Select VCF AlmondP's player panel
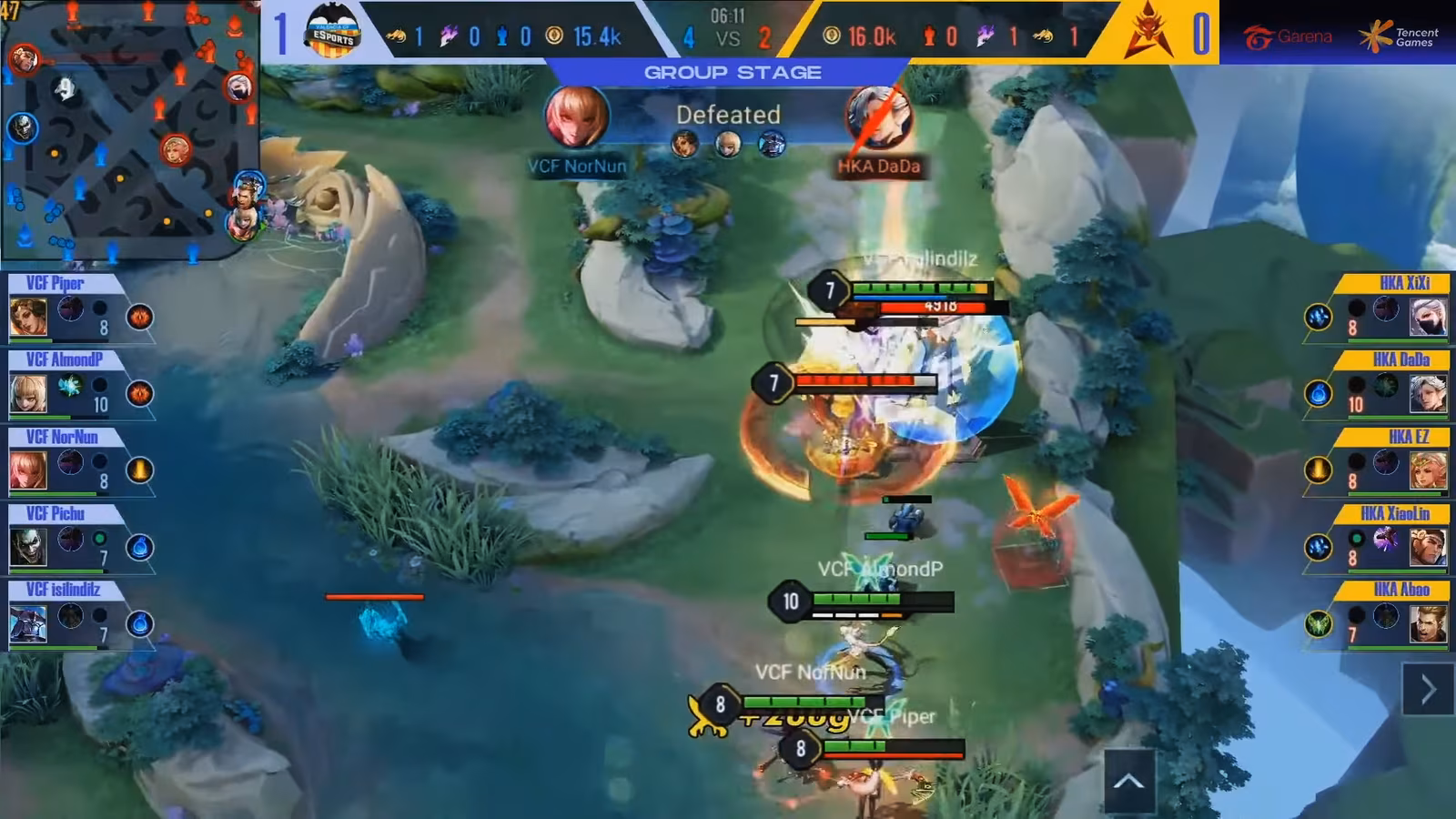 (82, 383)
